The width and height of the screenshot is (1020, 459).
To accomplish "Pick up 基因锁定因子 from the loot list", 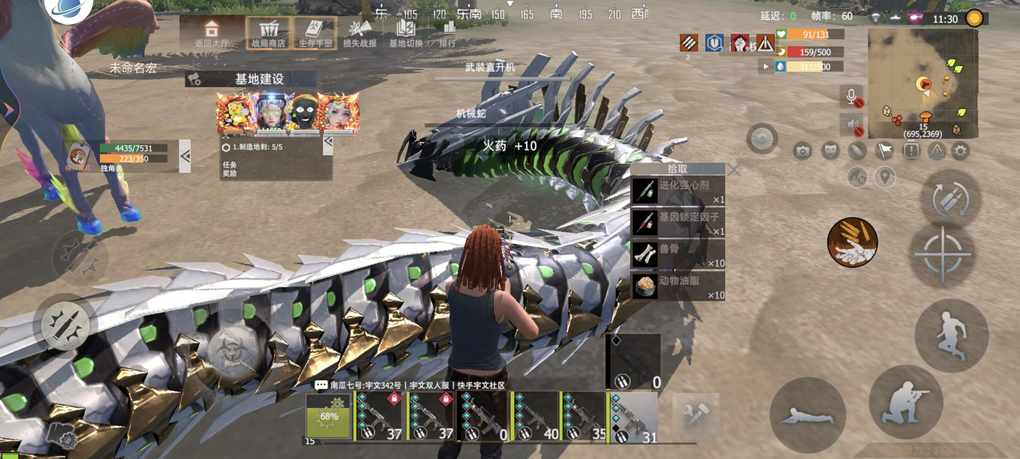I will (678, 222).
